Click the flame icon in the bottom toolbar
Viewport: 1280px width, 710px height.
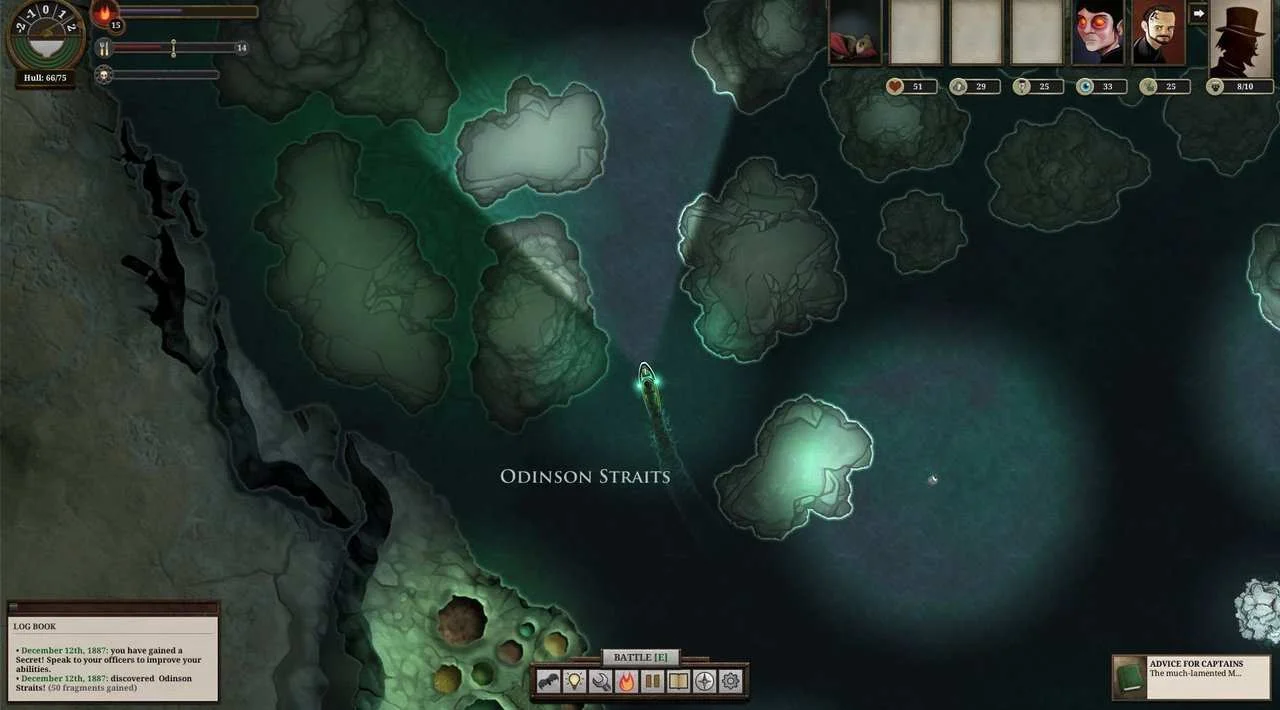(x=626, y=682)
